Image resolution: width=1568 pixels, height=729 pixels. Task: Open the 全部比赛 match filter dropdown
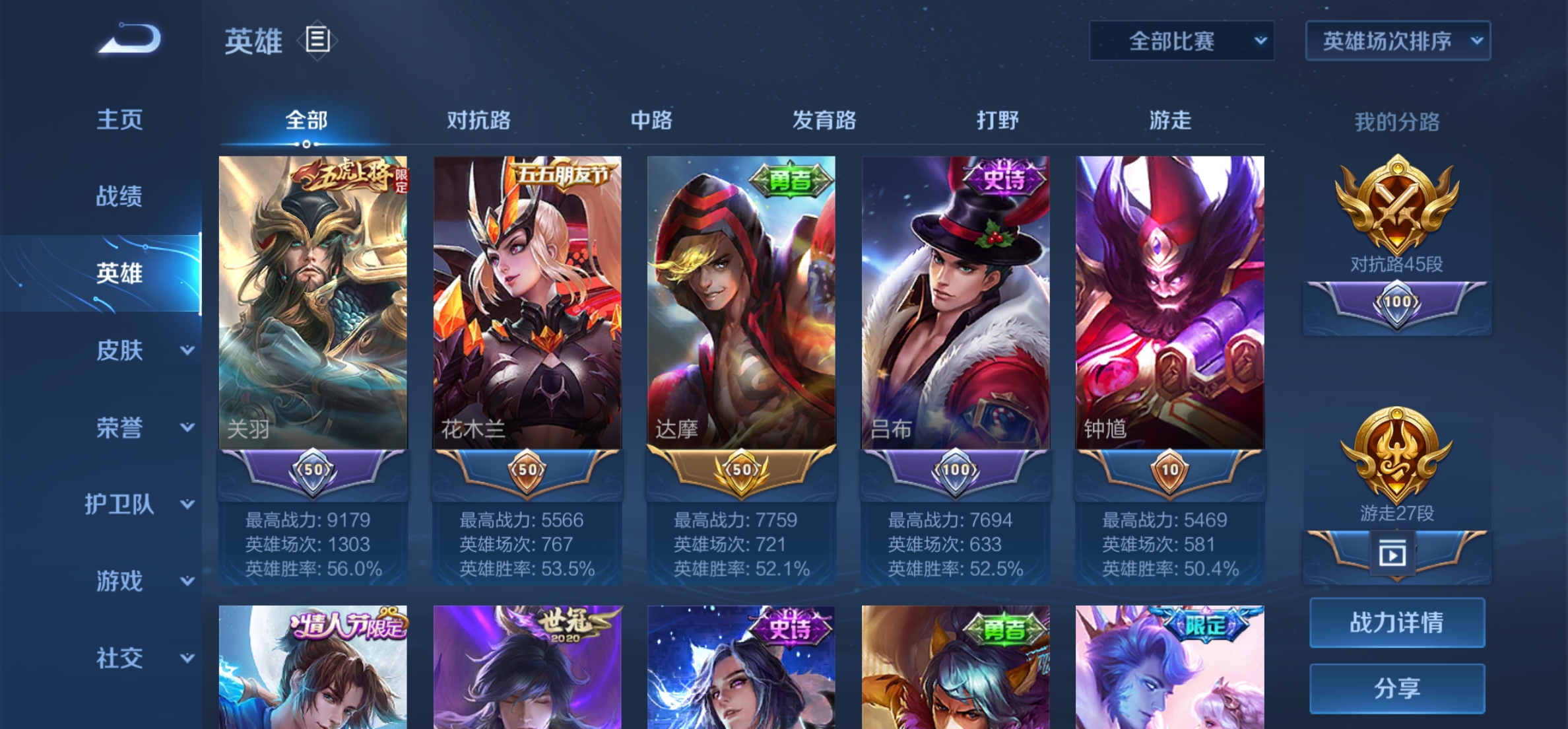pos(1181,41)
